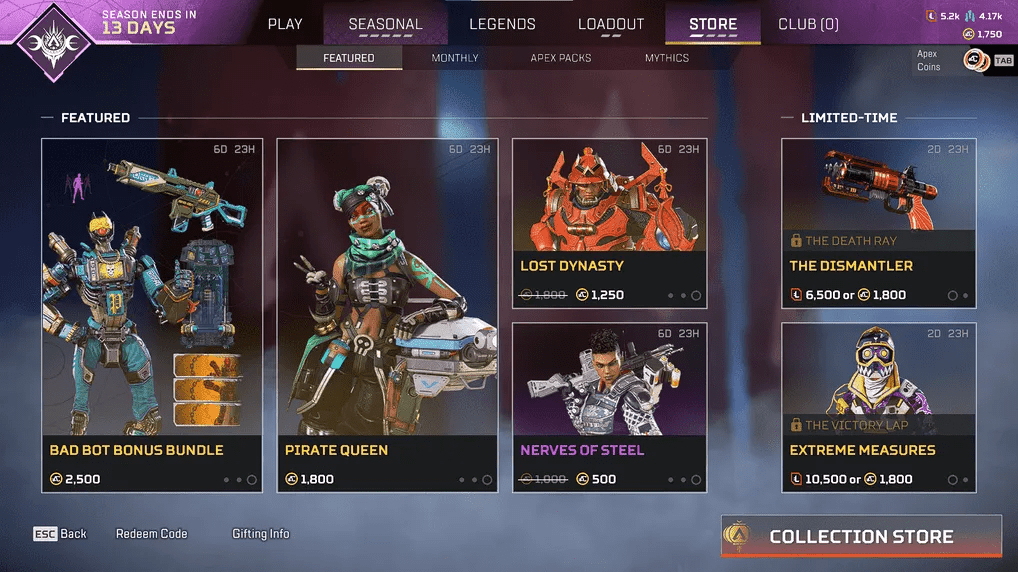Select the Store tab
Viewport: 1018px width, 572px height.
coord(713,24)
